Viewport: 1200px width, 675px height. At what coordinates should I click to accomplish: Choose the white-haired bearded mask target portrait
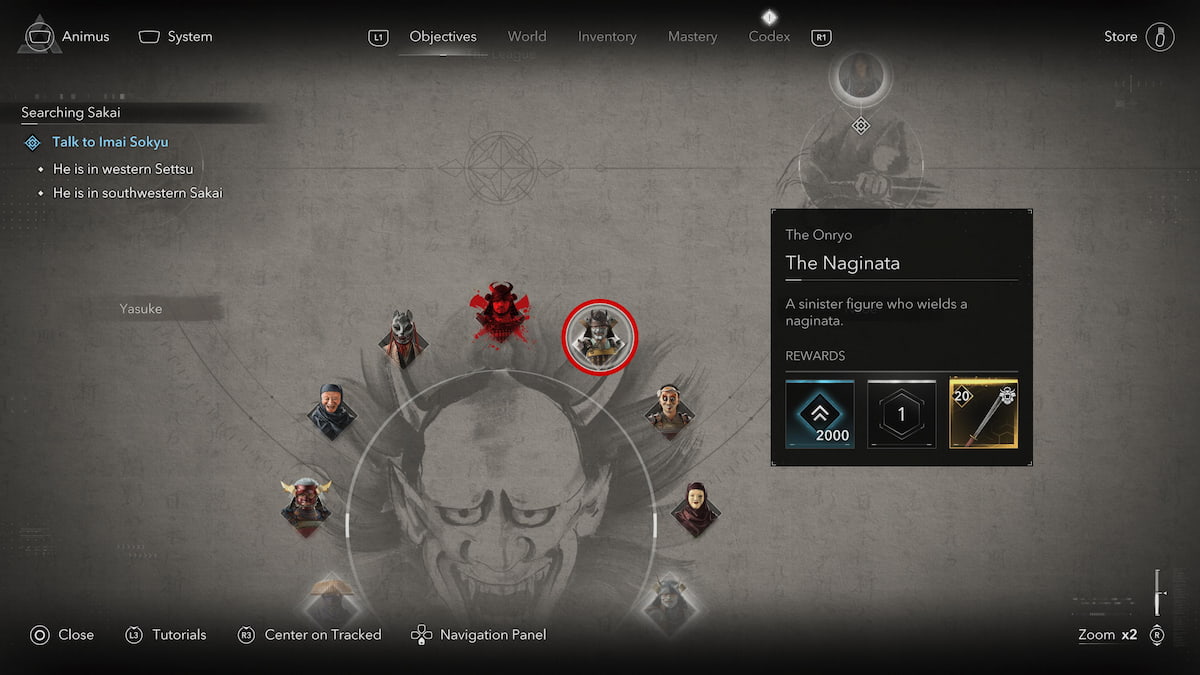coord(669,409)
